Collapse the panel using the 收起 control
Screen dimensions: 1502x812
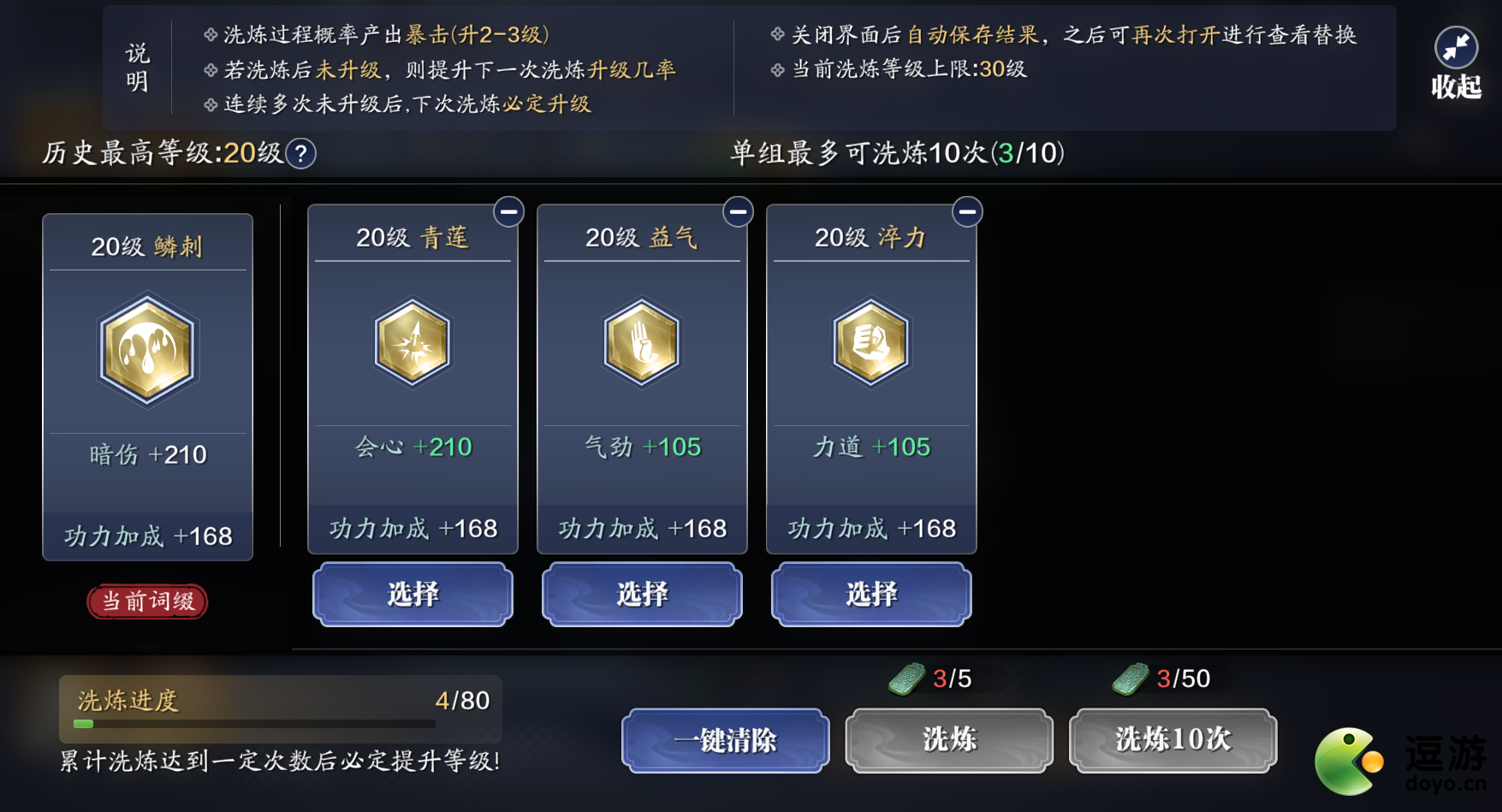pos(1455,60)
